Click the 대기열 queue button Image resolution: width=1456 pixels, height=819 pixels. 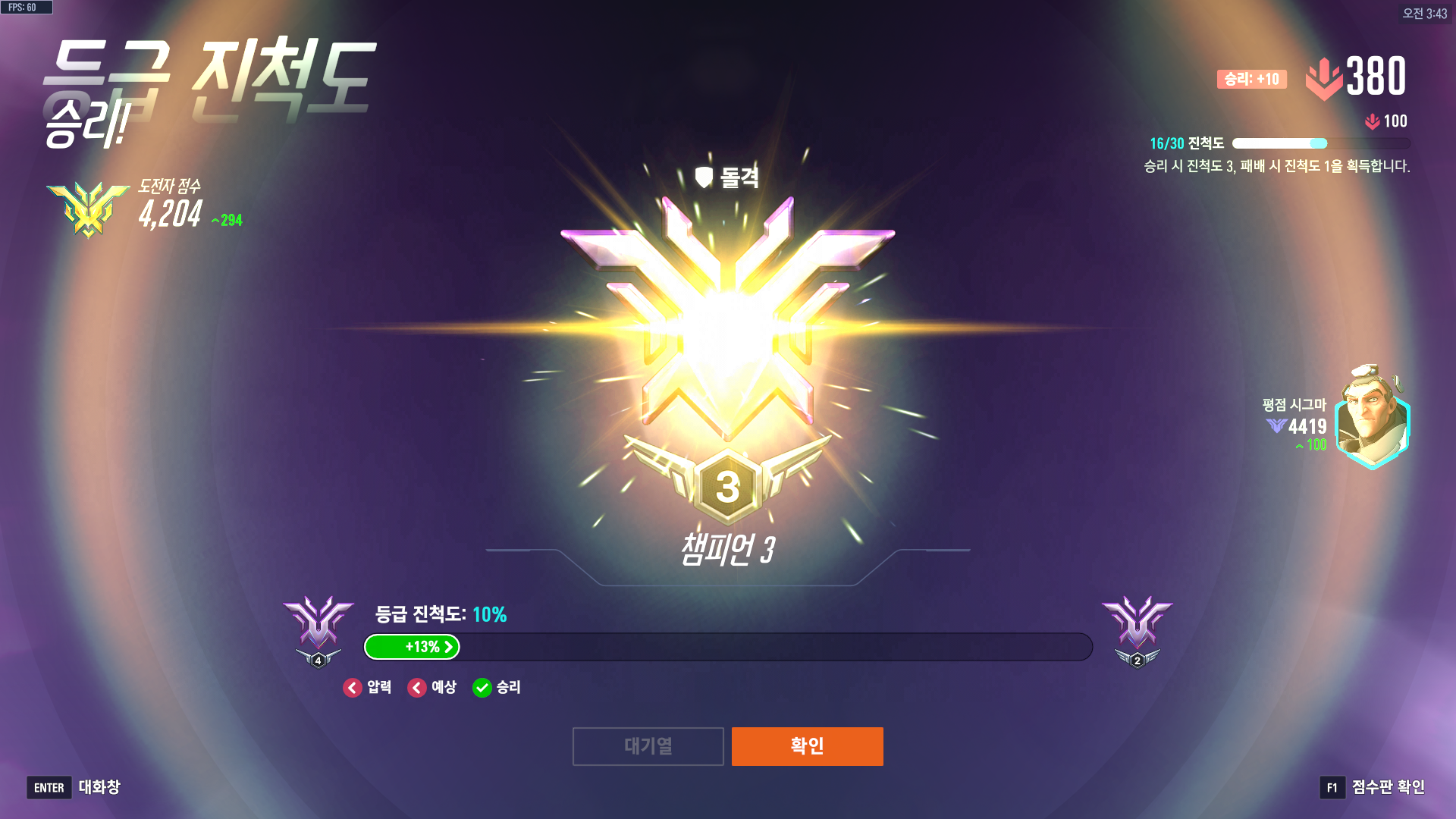(648, 746)
